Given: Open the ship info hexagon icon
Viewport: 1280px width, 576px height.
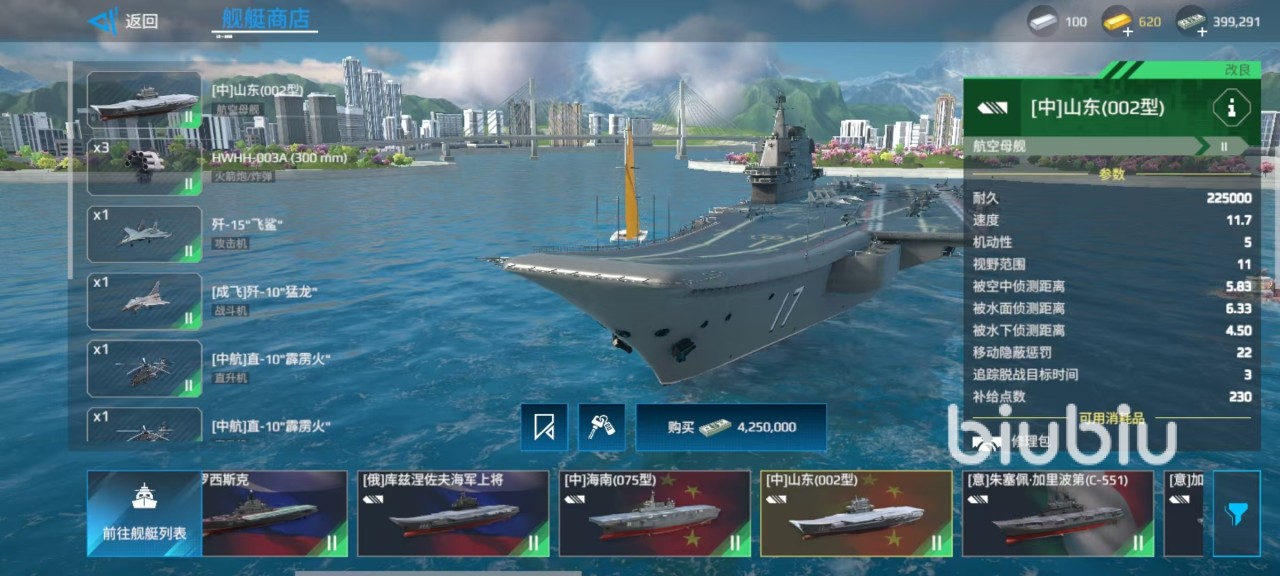Looking at the screenshot, I should [x=1230, y=107].
